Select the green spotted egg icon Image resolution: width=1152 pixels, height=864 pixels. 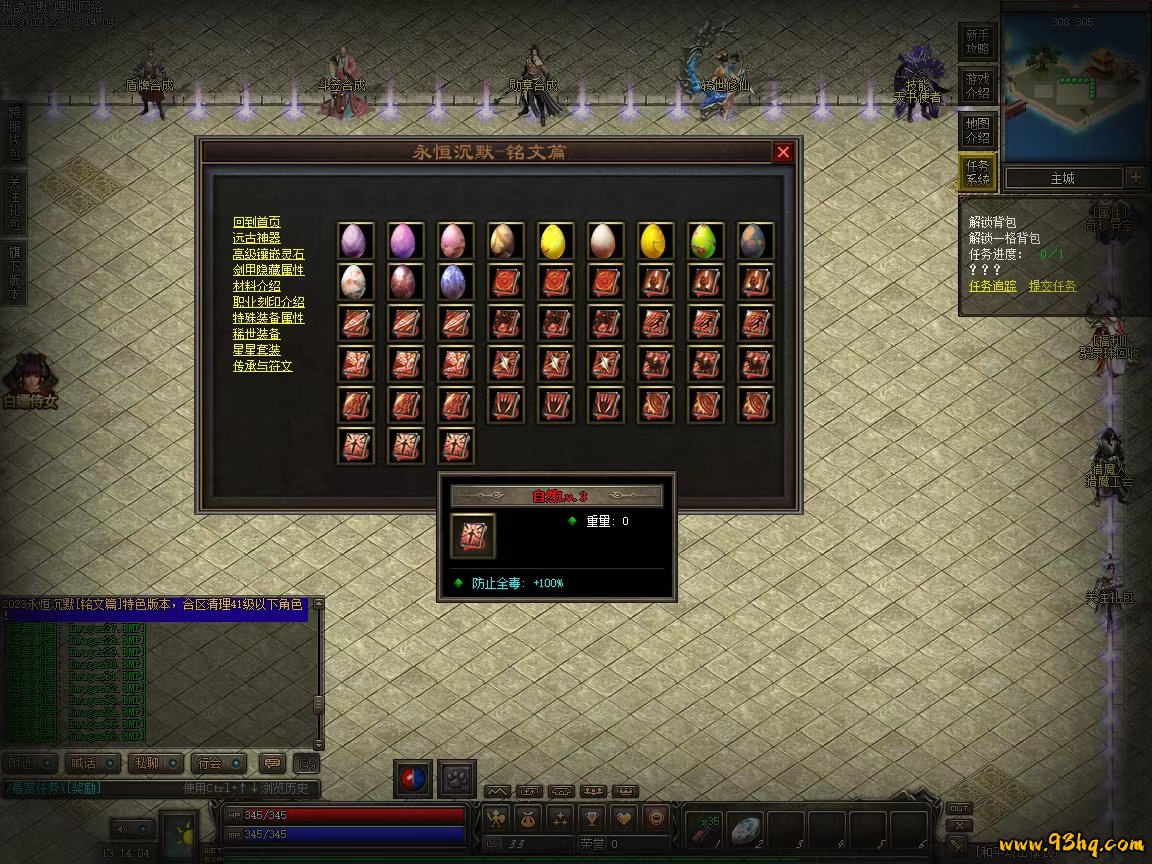coord(706,240)
